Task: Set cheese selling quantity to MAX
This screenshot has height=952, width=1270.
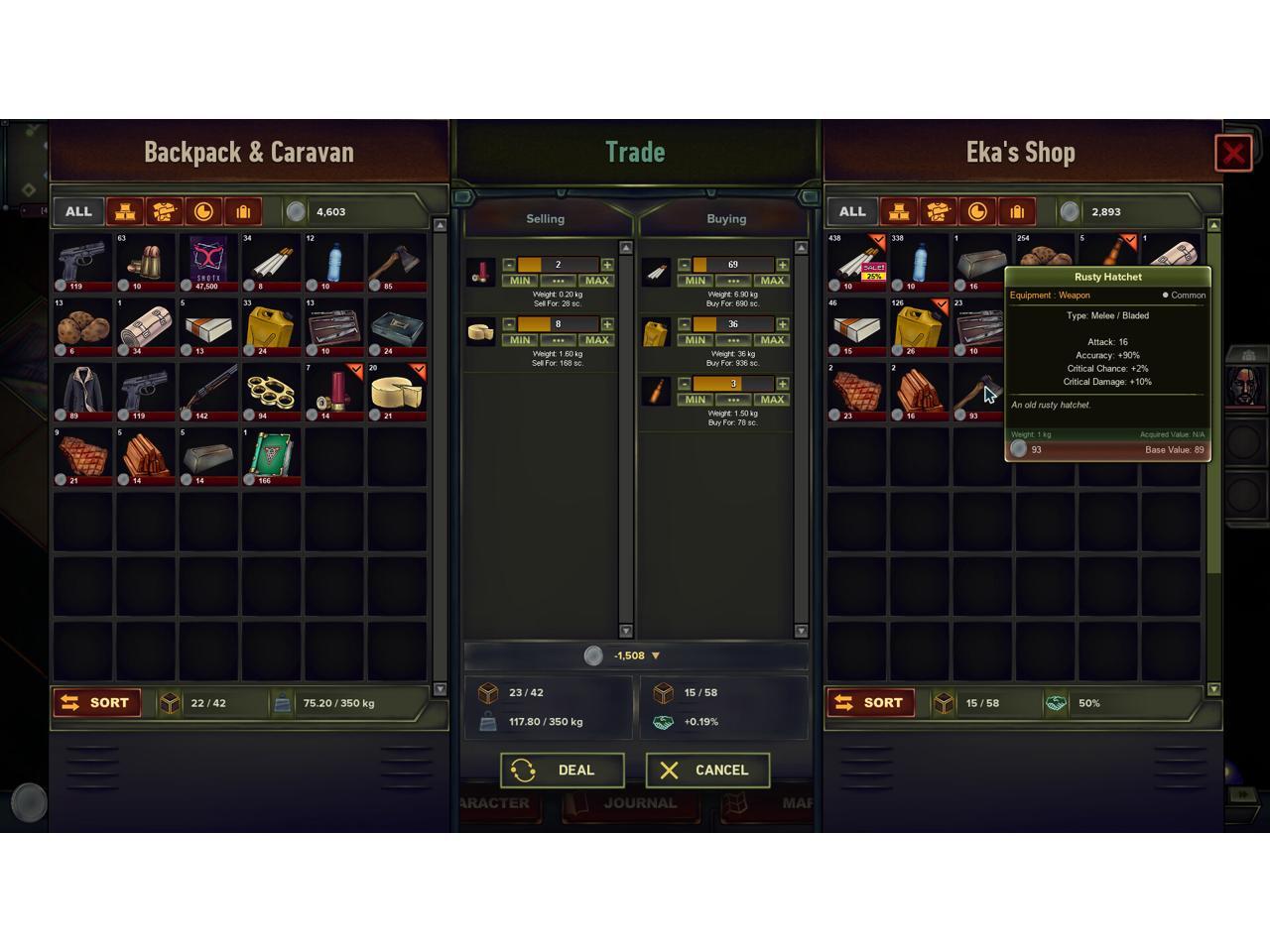Action: coord(596,340)
